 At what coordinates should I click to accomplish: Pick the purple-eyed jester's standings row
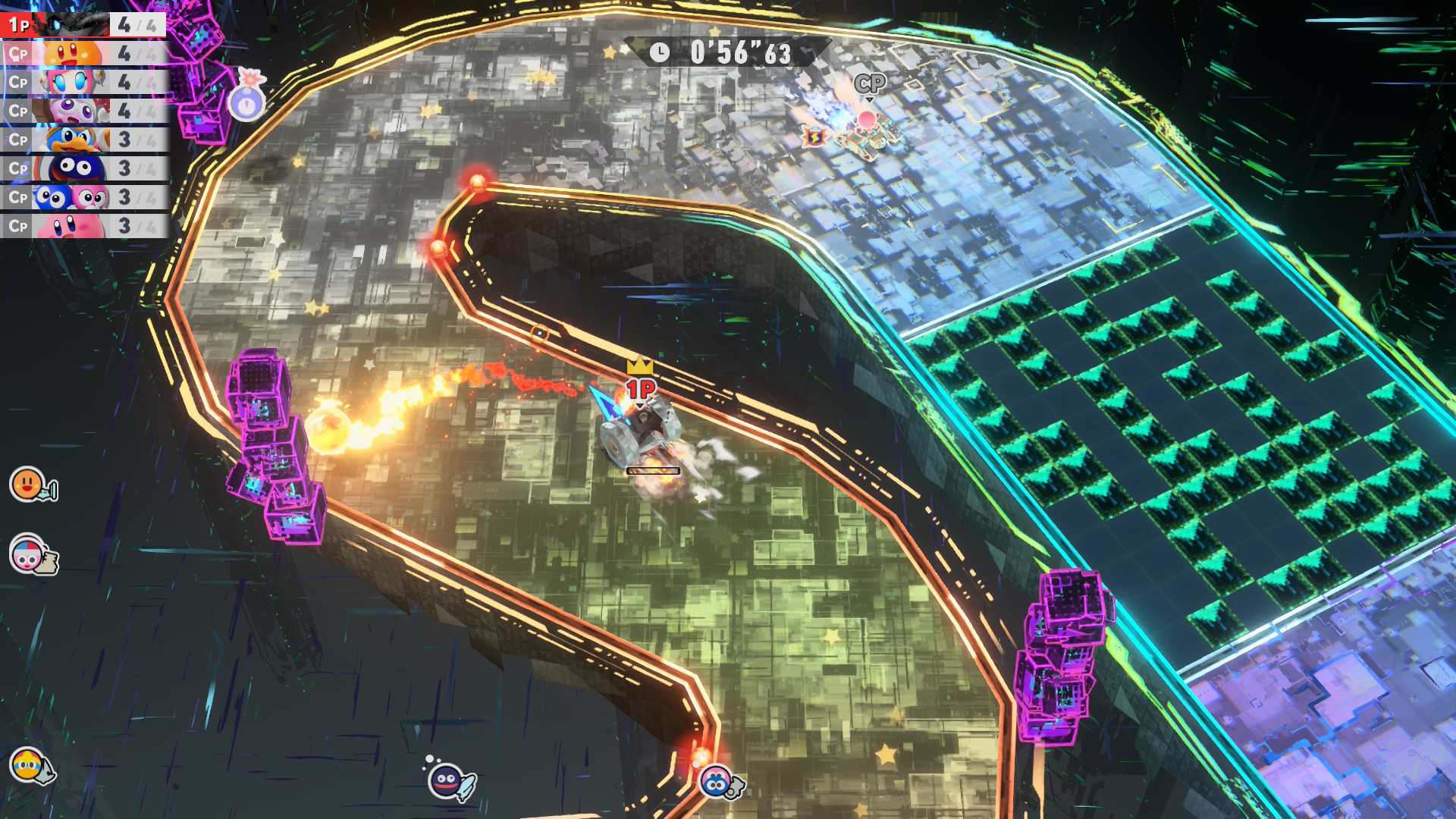tap(83, 111)
